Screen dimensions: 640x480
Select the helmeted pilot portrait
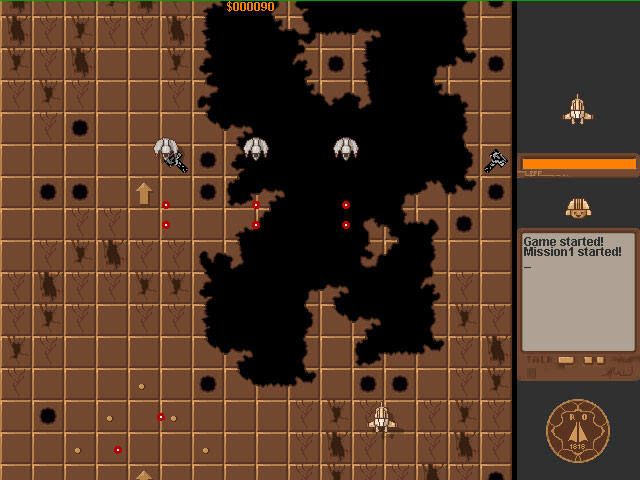point(577,208)
